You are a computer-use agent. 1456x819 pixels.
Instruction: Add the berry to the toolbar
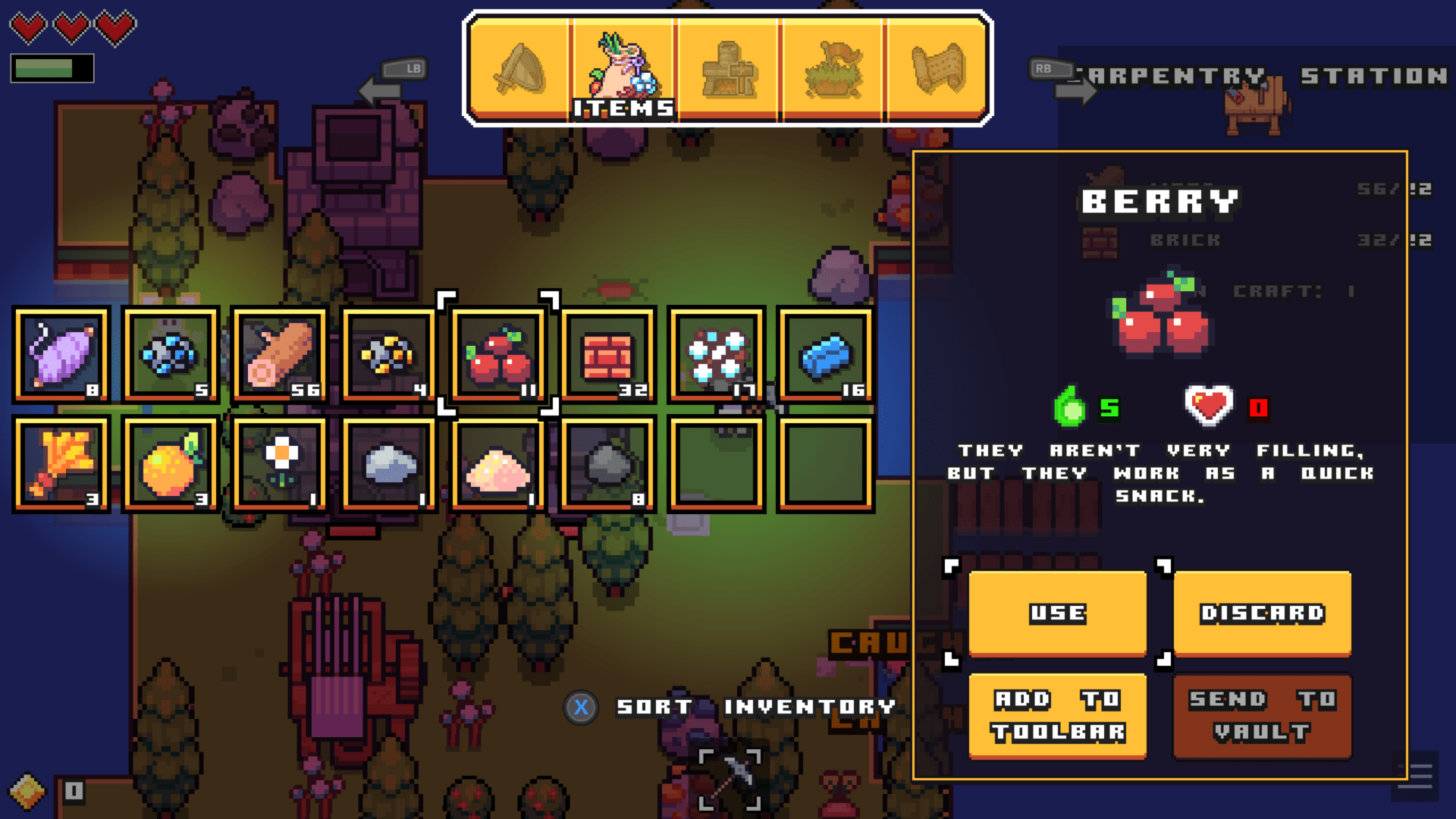click(x=1056, y=715)
